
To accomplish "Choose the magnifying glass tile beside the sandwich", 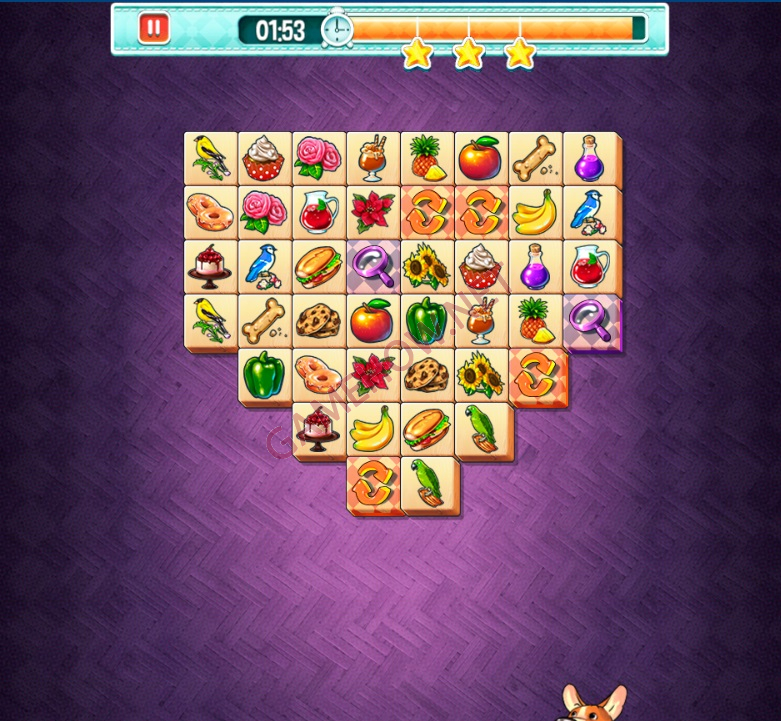I will tap(373, 266).
